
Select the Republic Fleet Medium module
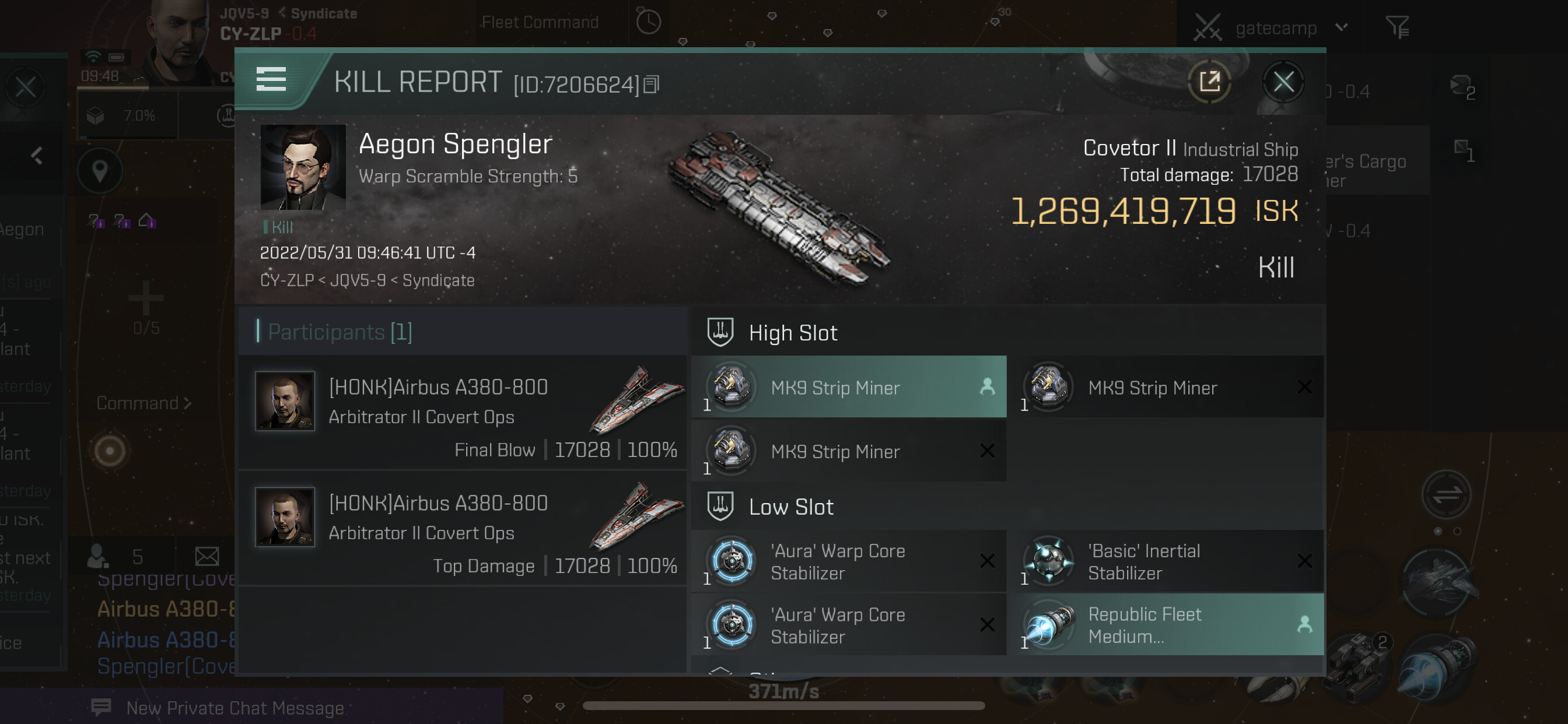[x=1165, y=625]
